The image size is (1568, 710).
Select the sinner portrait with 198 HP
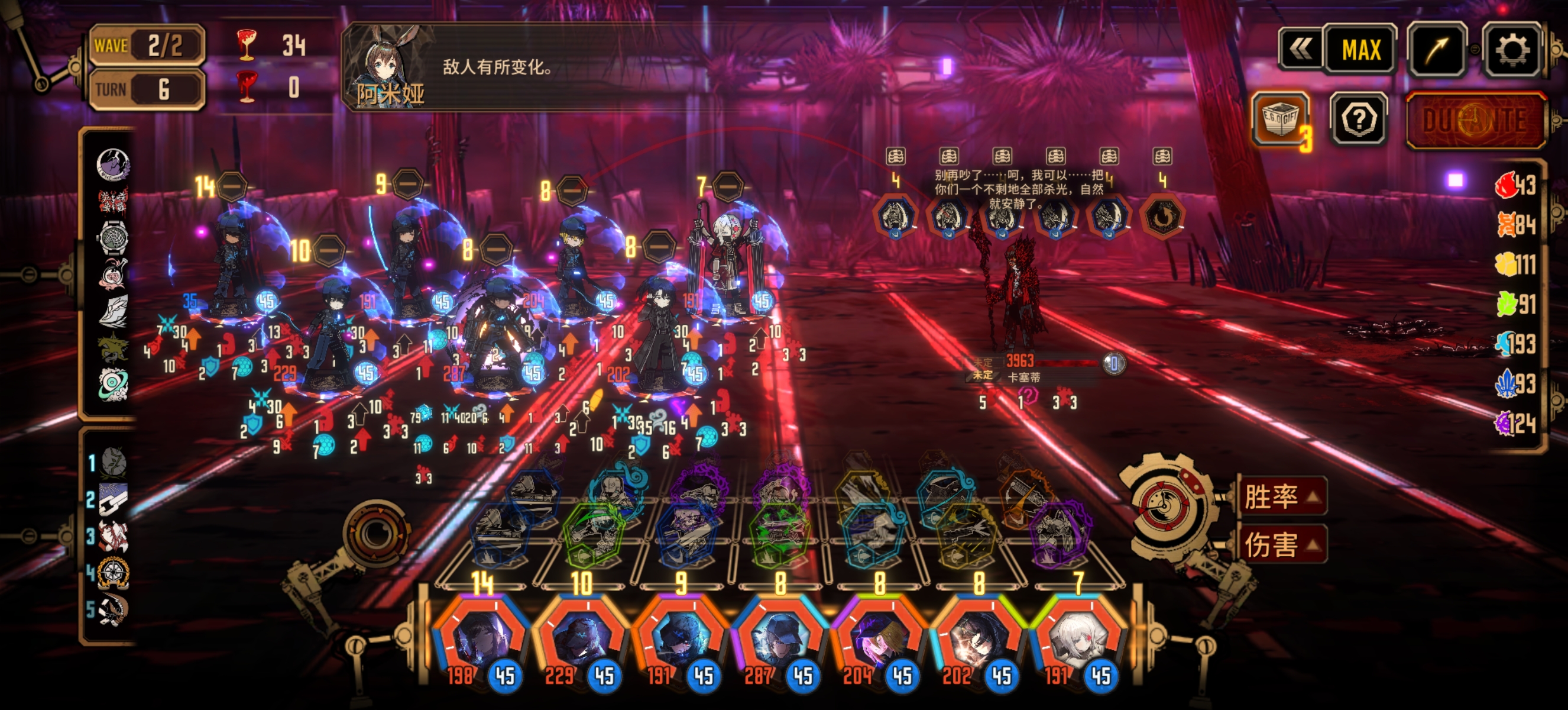(x=481, y=640)
